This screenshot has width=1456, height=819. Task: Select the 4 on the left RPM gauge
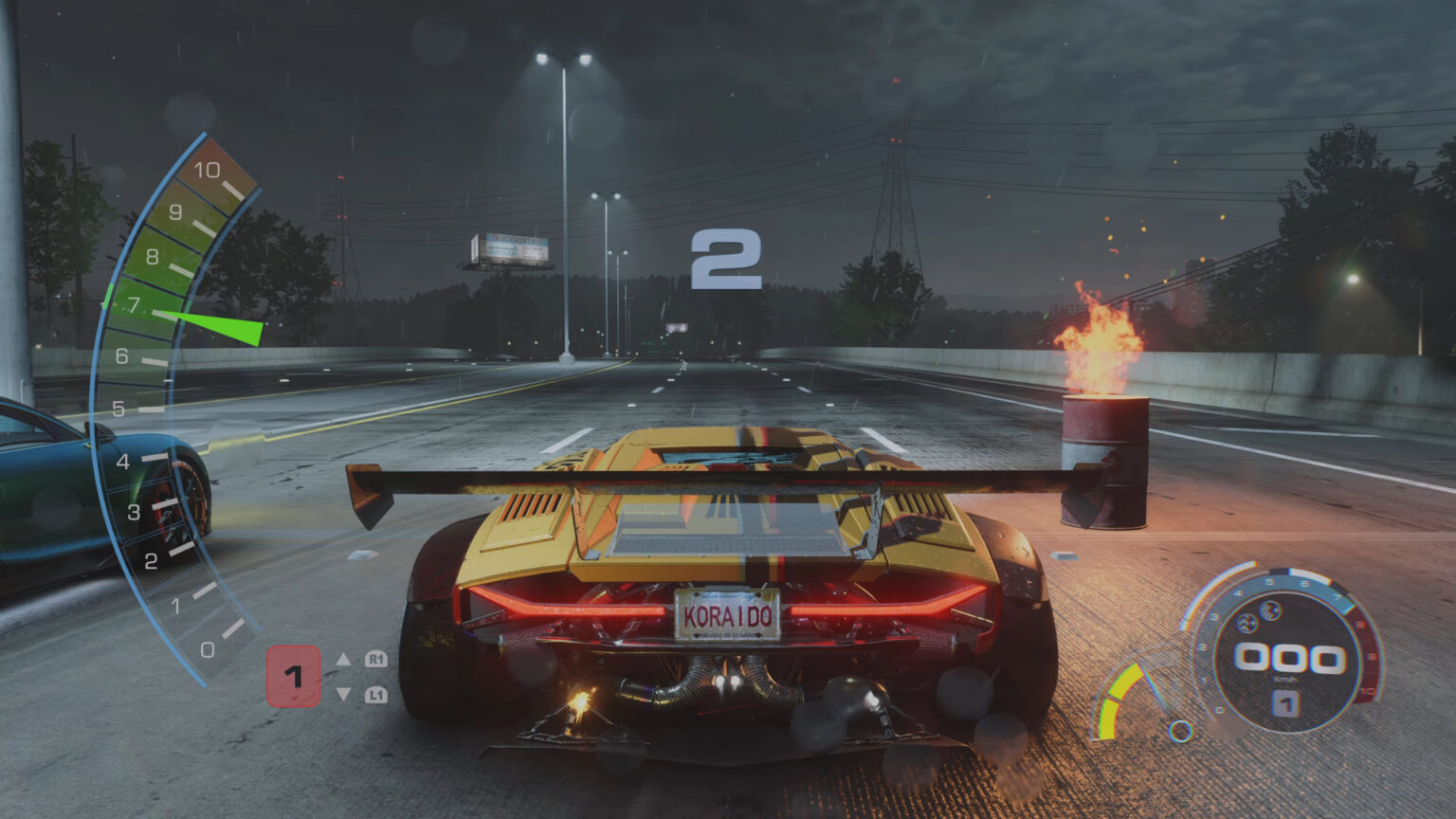[x=122, y=464]
